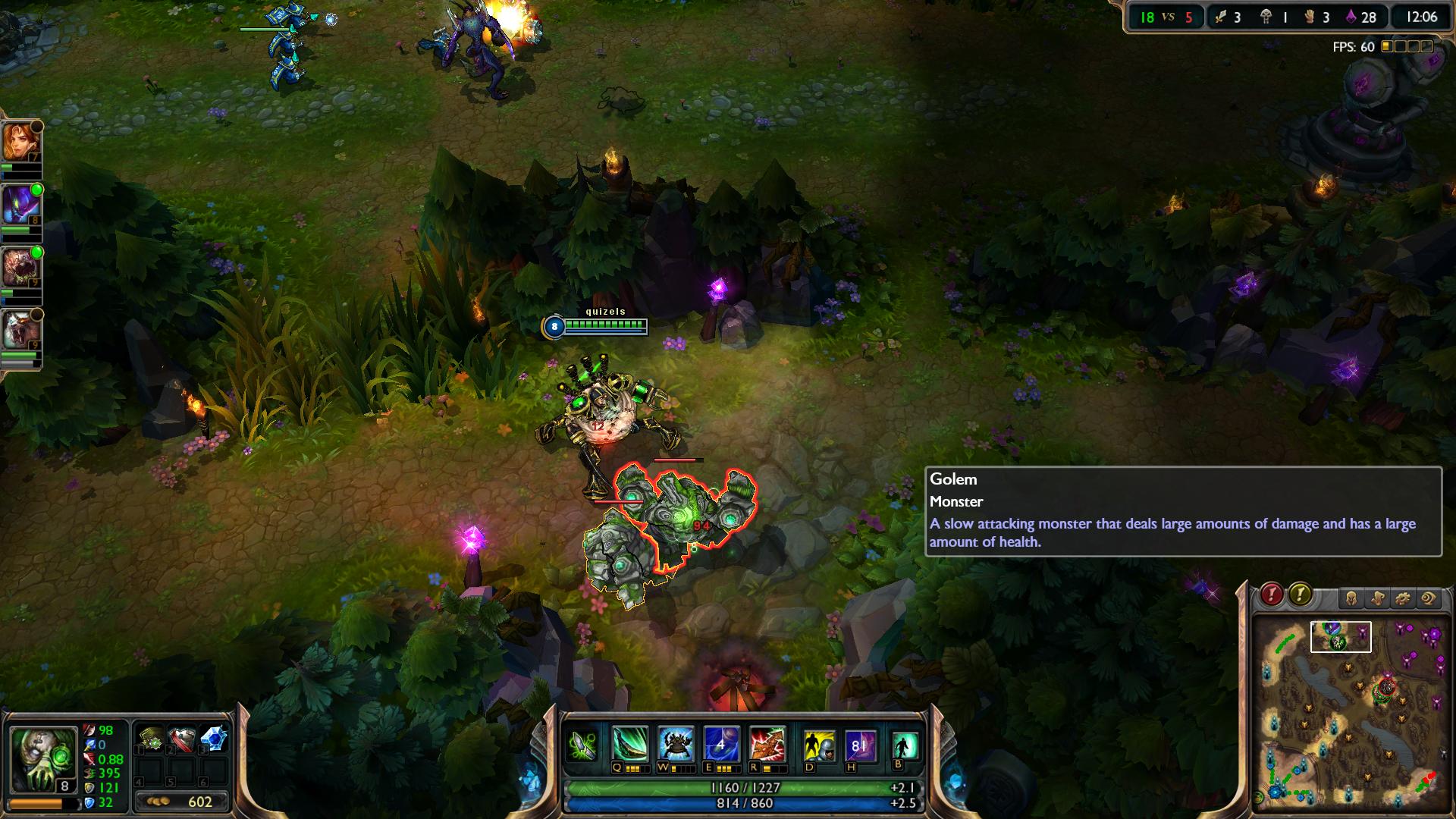The image size is (1456, 819).
Task: Use the item in inventory slot 1
Action: coord(151,739)
